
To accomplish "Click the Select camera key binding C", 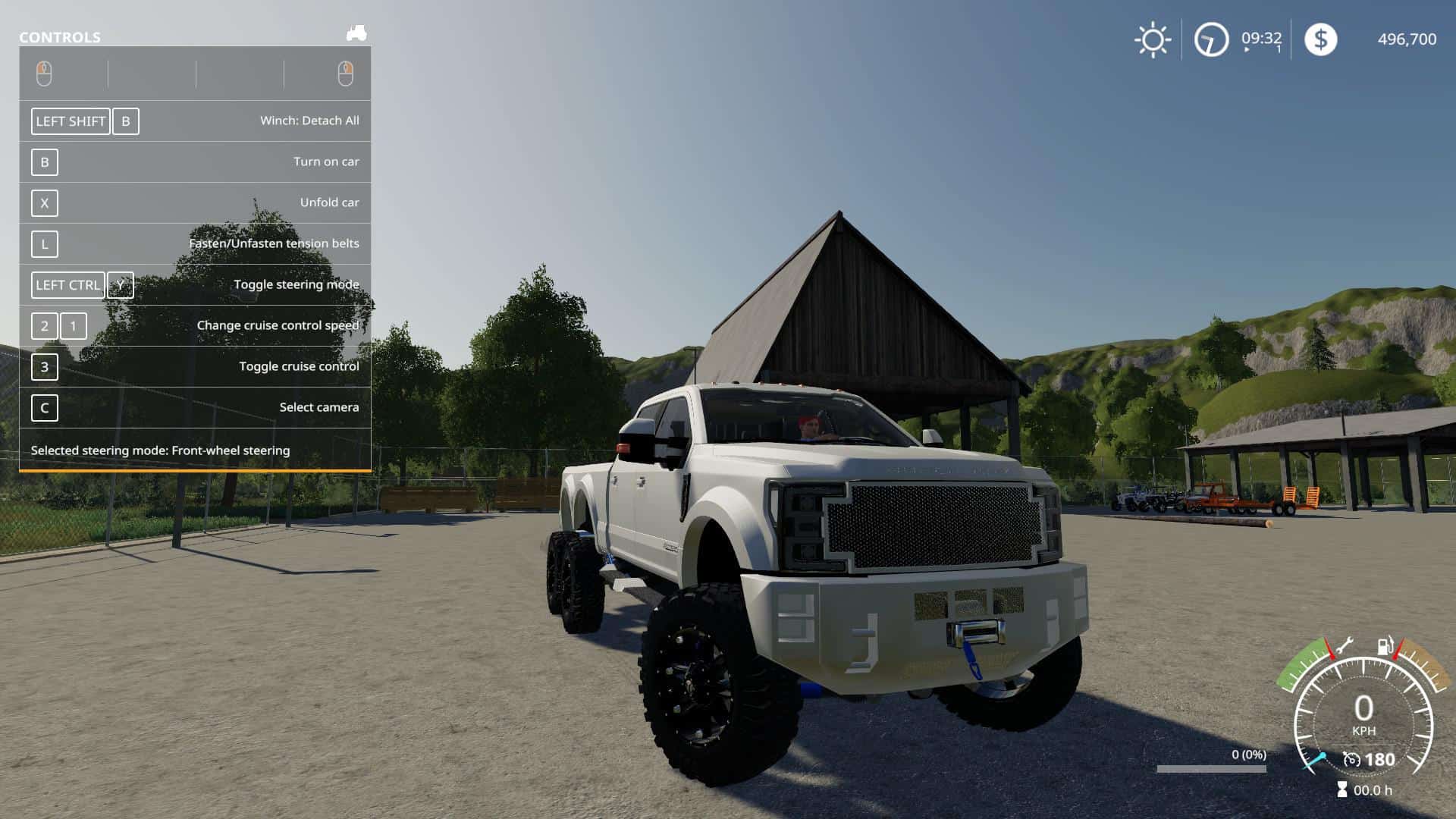I will 44,408.
